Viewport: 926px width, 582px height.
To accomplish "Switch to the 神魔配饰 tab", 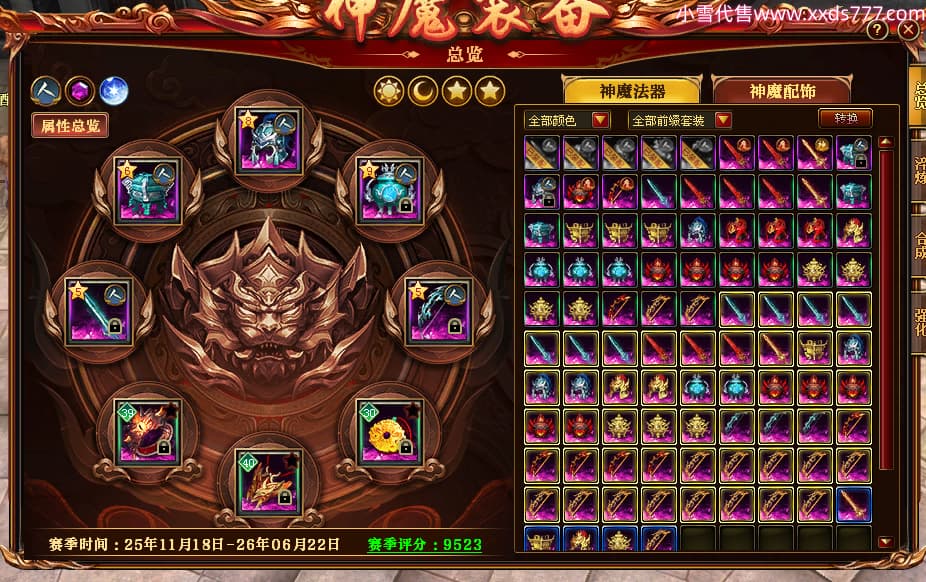I will tap(782, 91).
